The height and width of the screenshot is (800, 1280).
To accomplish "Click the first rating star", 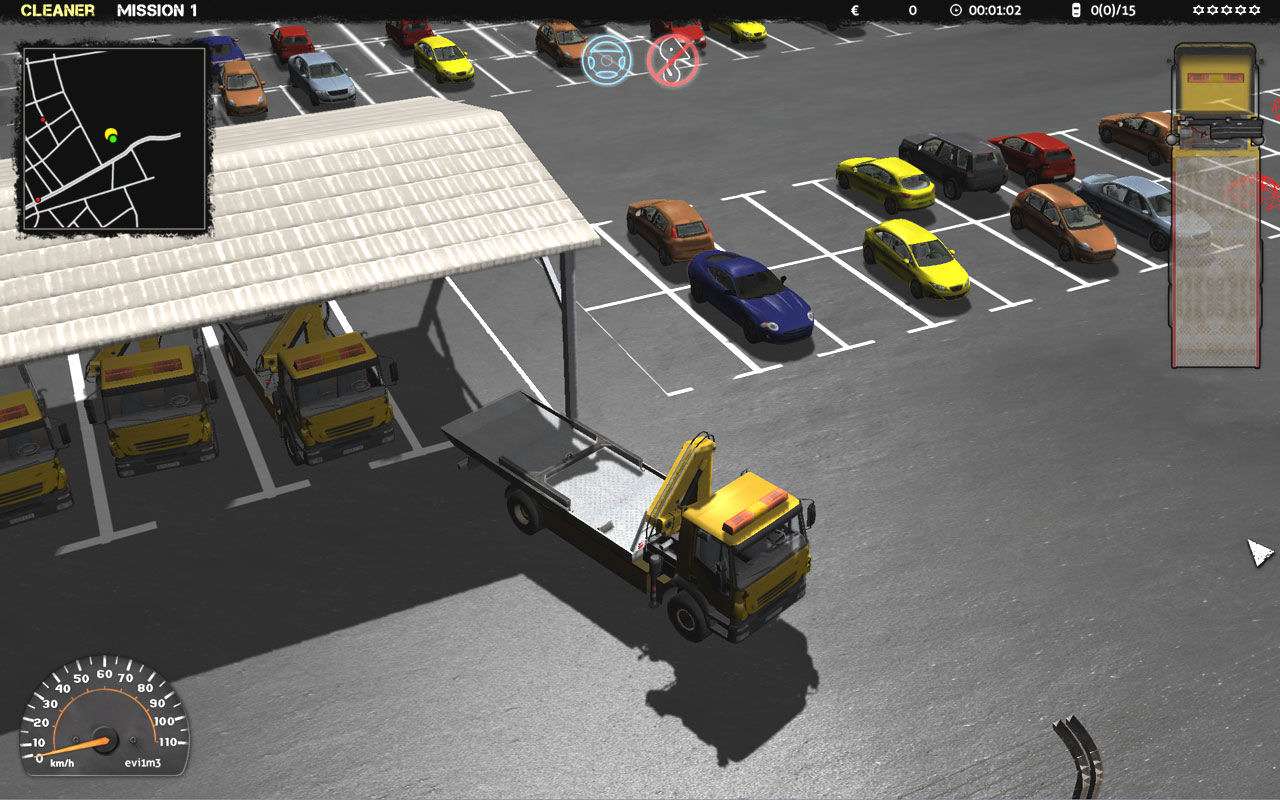I will click(1196, 10).
